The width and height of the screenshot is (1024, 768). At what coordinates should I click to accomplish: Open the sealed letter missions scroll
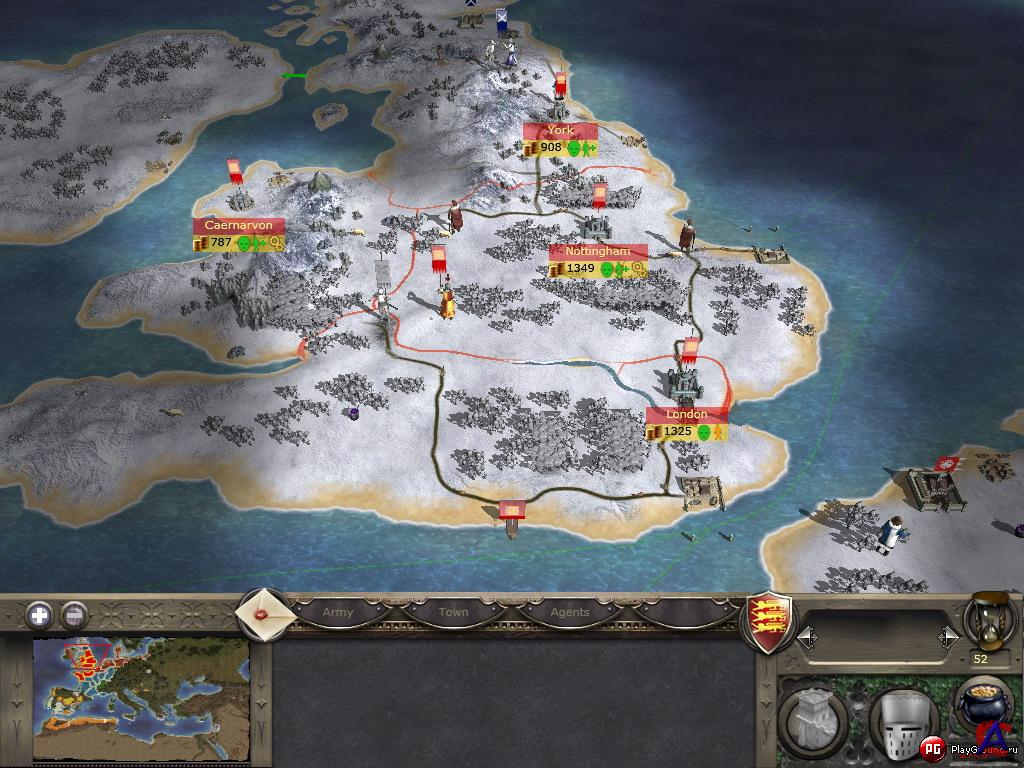point(265,611)
